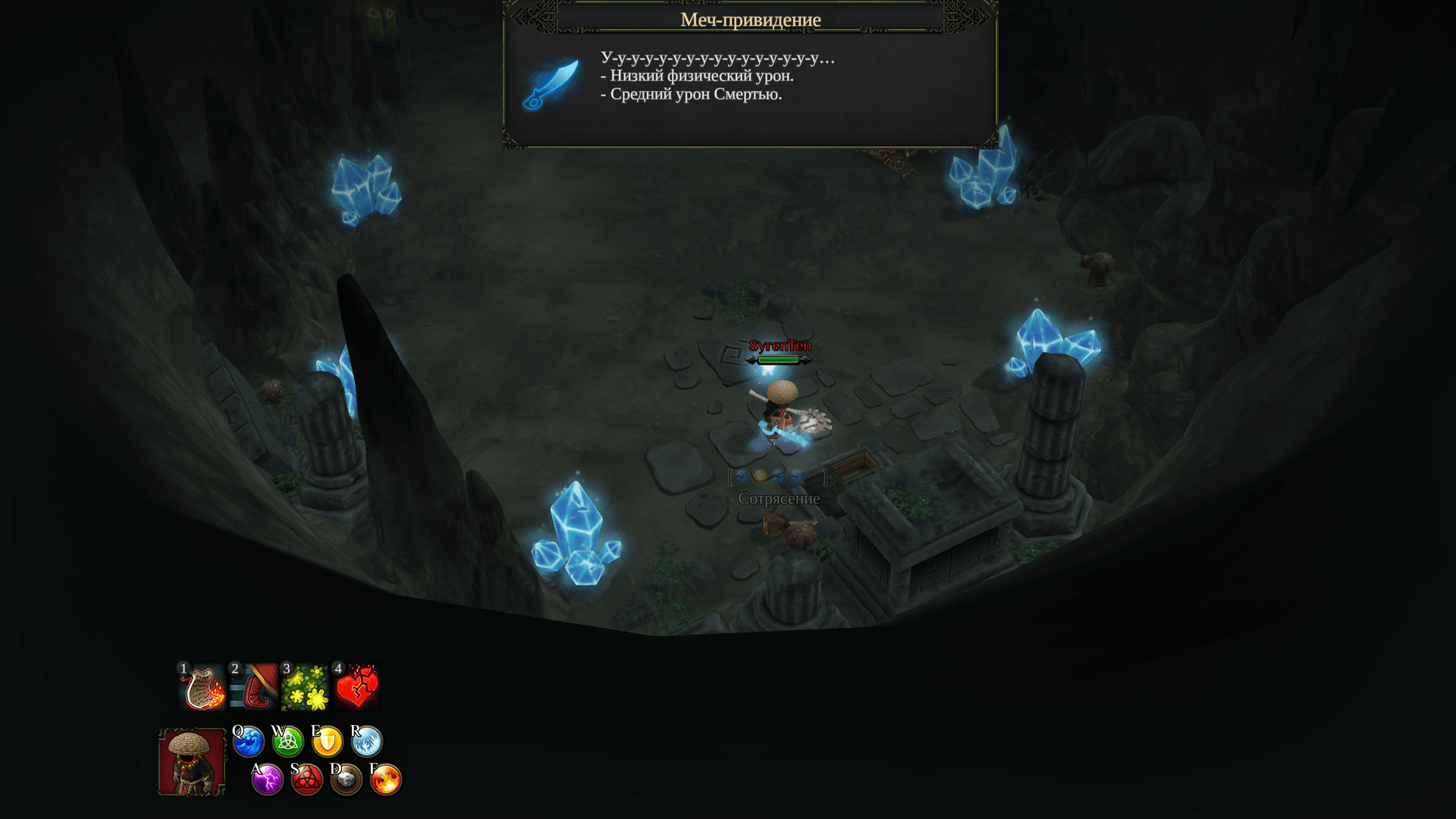The image size is (1456, 819).
Task: Trigger the yellow flowers magick in slot 3
Action: (306, 688)
